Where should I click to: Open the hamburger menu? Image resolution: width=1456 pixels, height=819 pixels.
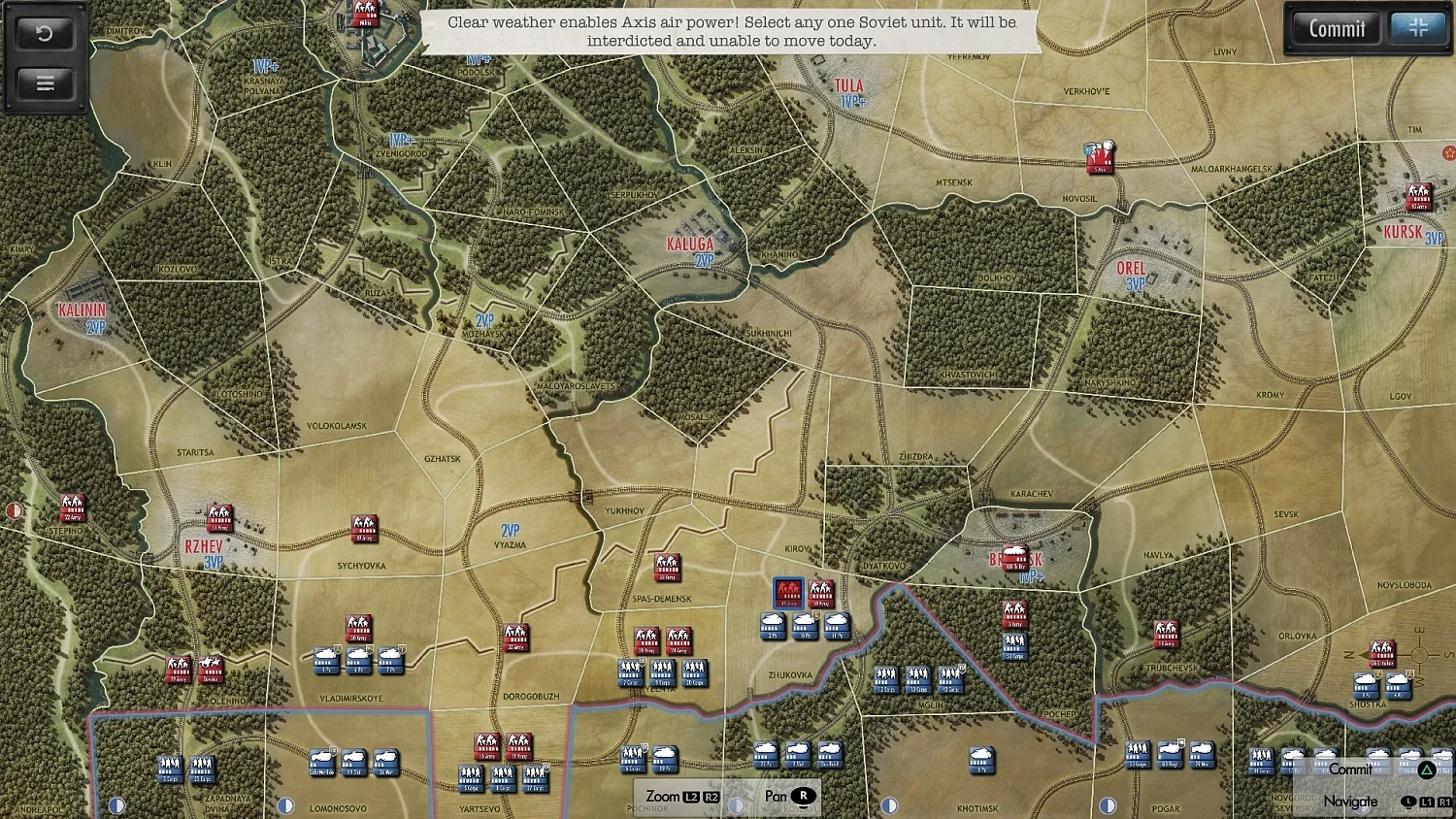(x=45, y=83)
